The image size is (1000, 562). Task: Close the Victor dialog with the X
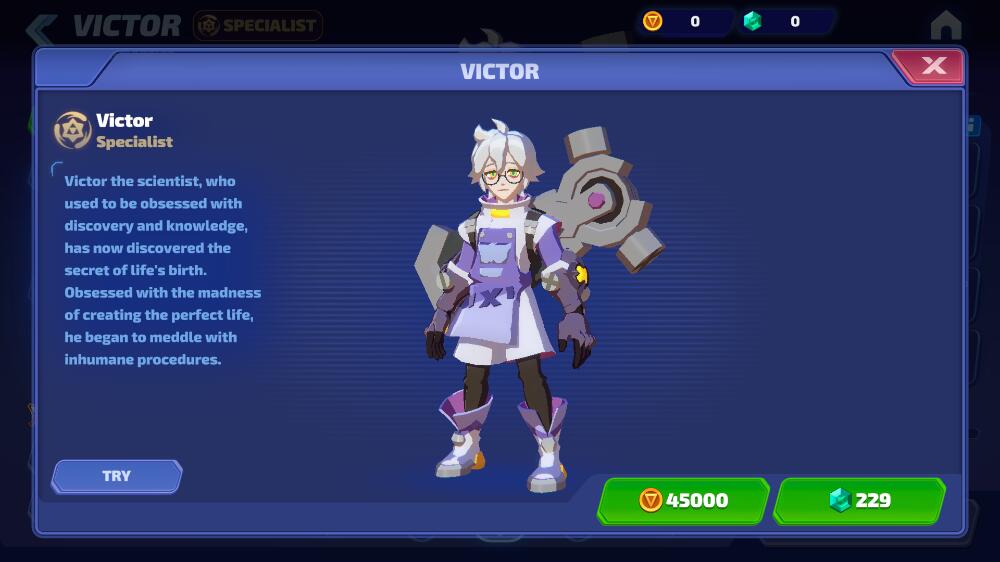click(x=932, y=66)
